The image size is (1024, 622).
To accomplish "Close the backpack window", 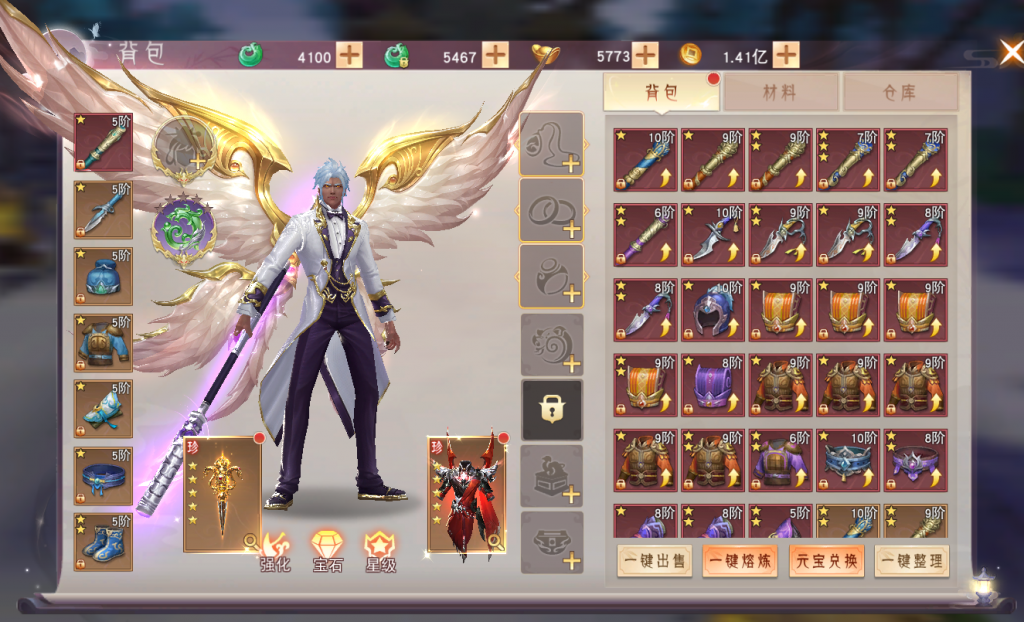I will (x=1009, y=52).
